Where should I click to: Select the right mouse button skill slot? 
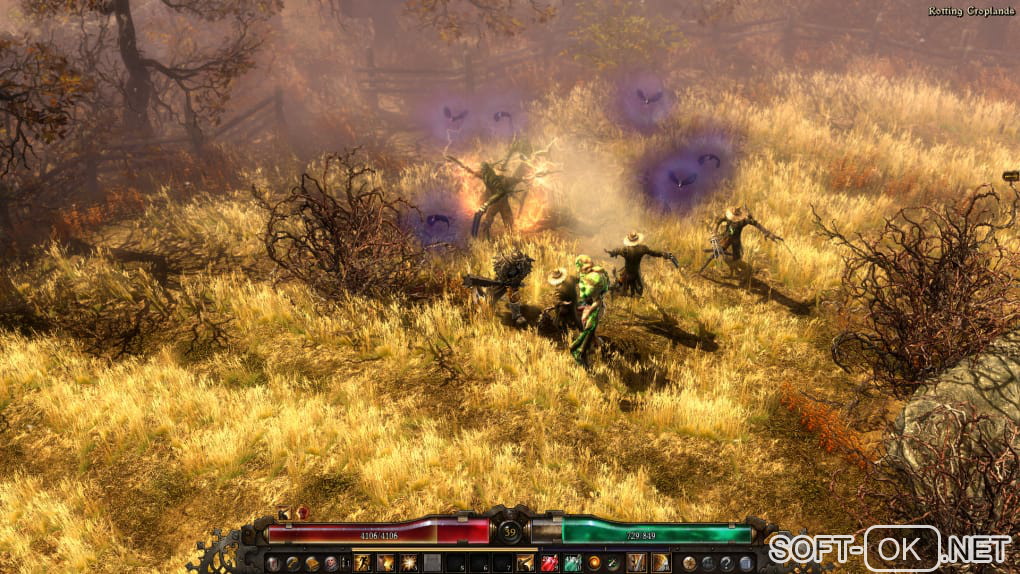point(660,563)
